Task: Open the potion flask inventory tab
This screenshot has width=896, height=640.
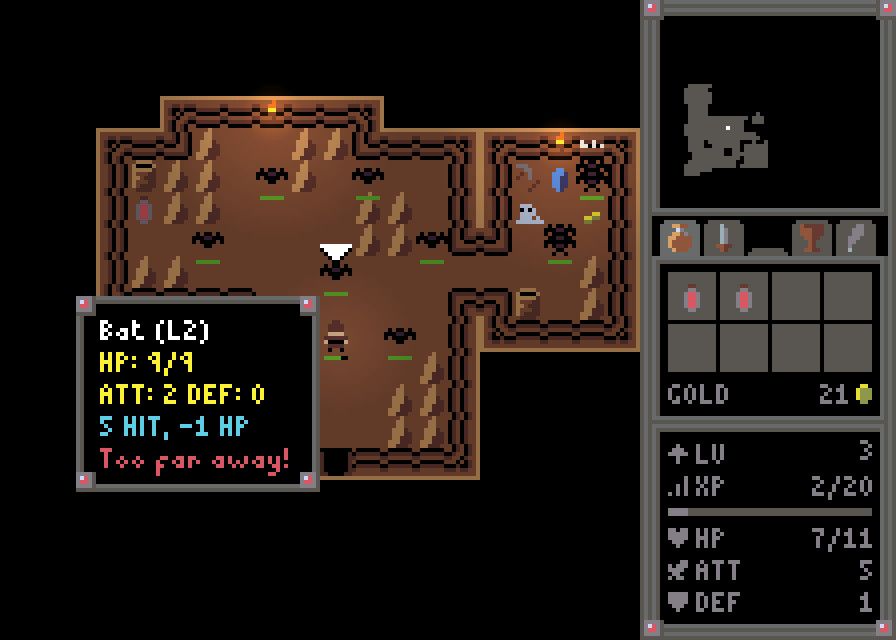Action: (680, 238)
